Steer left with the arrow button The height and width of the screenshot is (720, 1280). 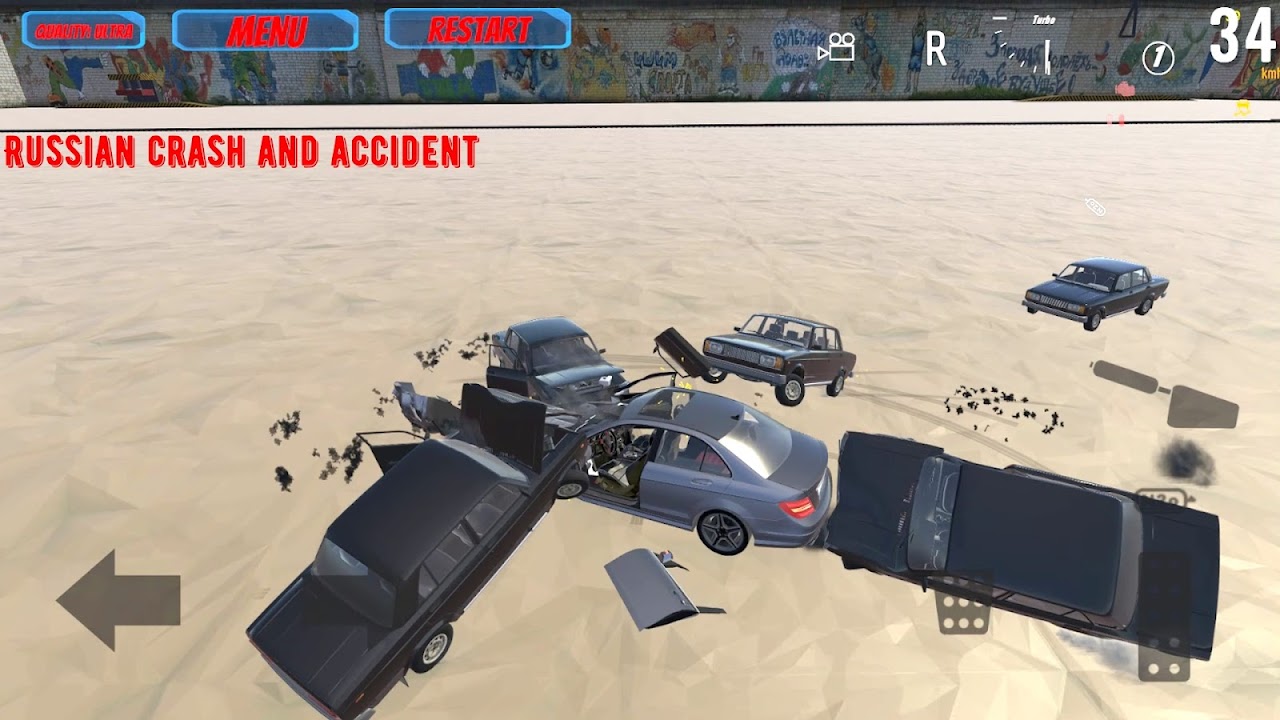coord(119,600)
